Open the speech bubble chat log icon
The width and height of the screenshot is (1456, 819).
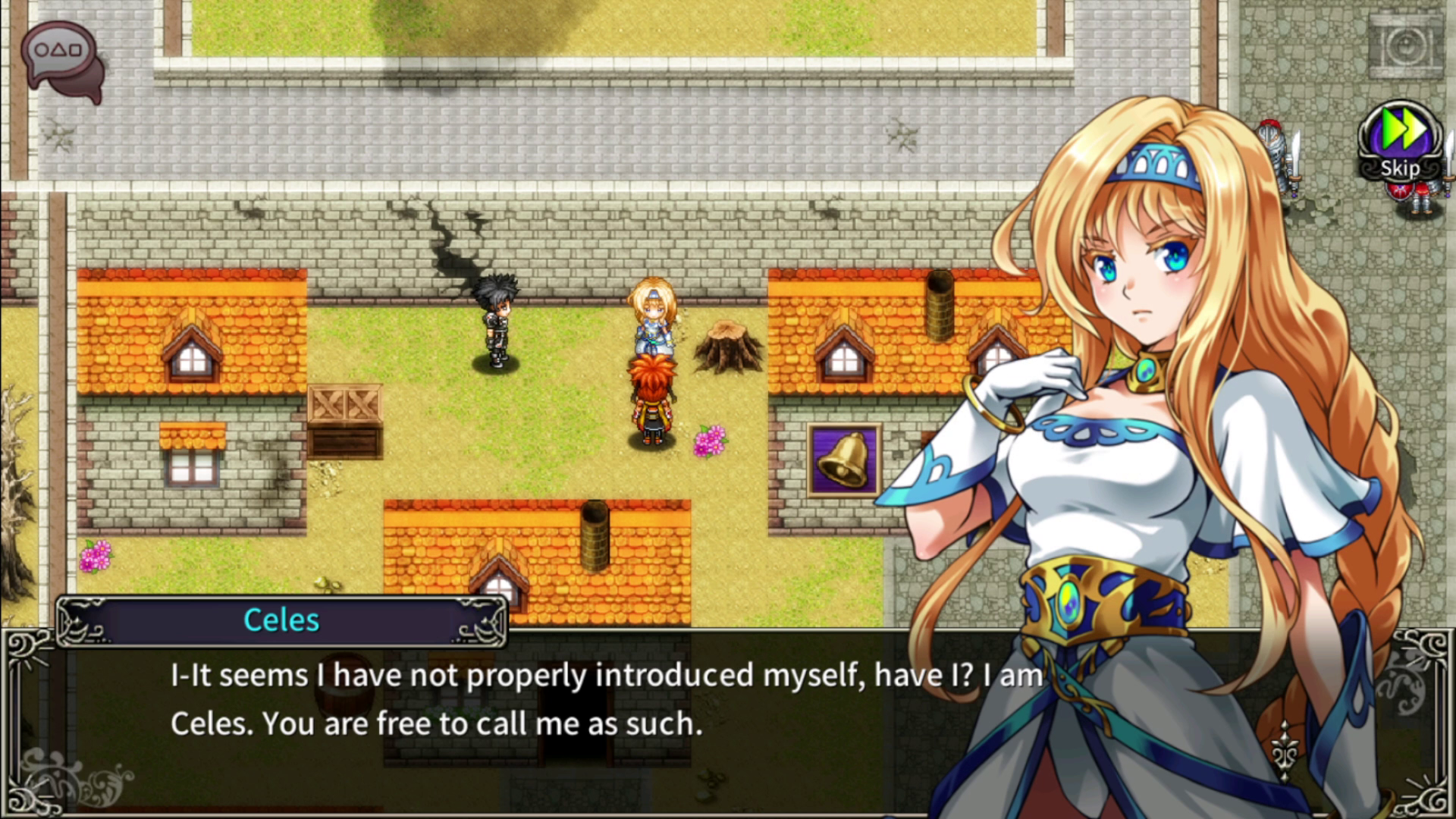(x=61, y=57)
